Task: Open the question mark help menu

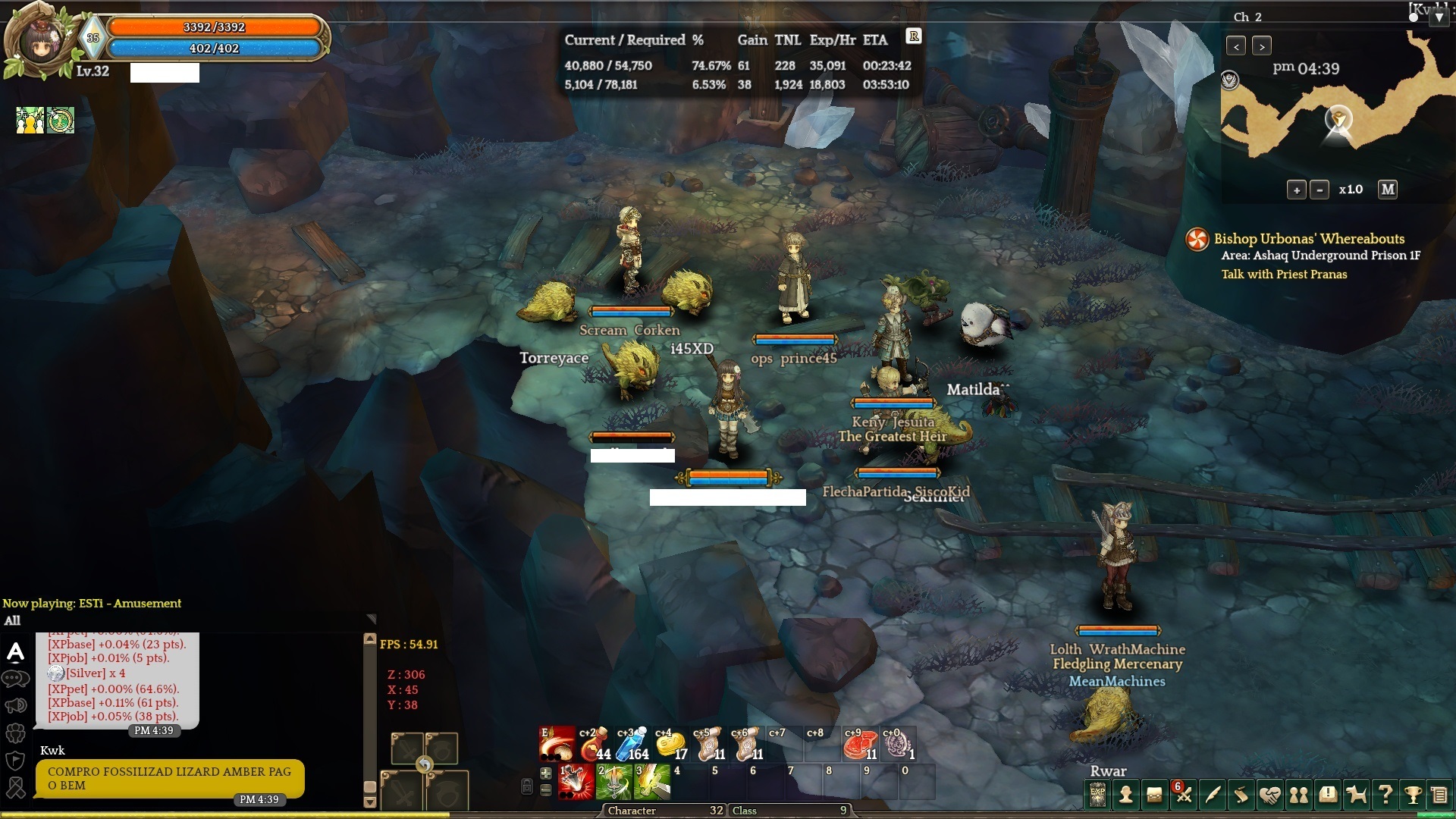Action: tap(1385, 795)
